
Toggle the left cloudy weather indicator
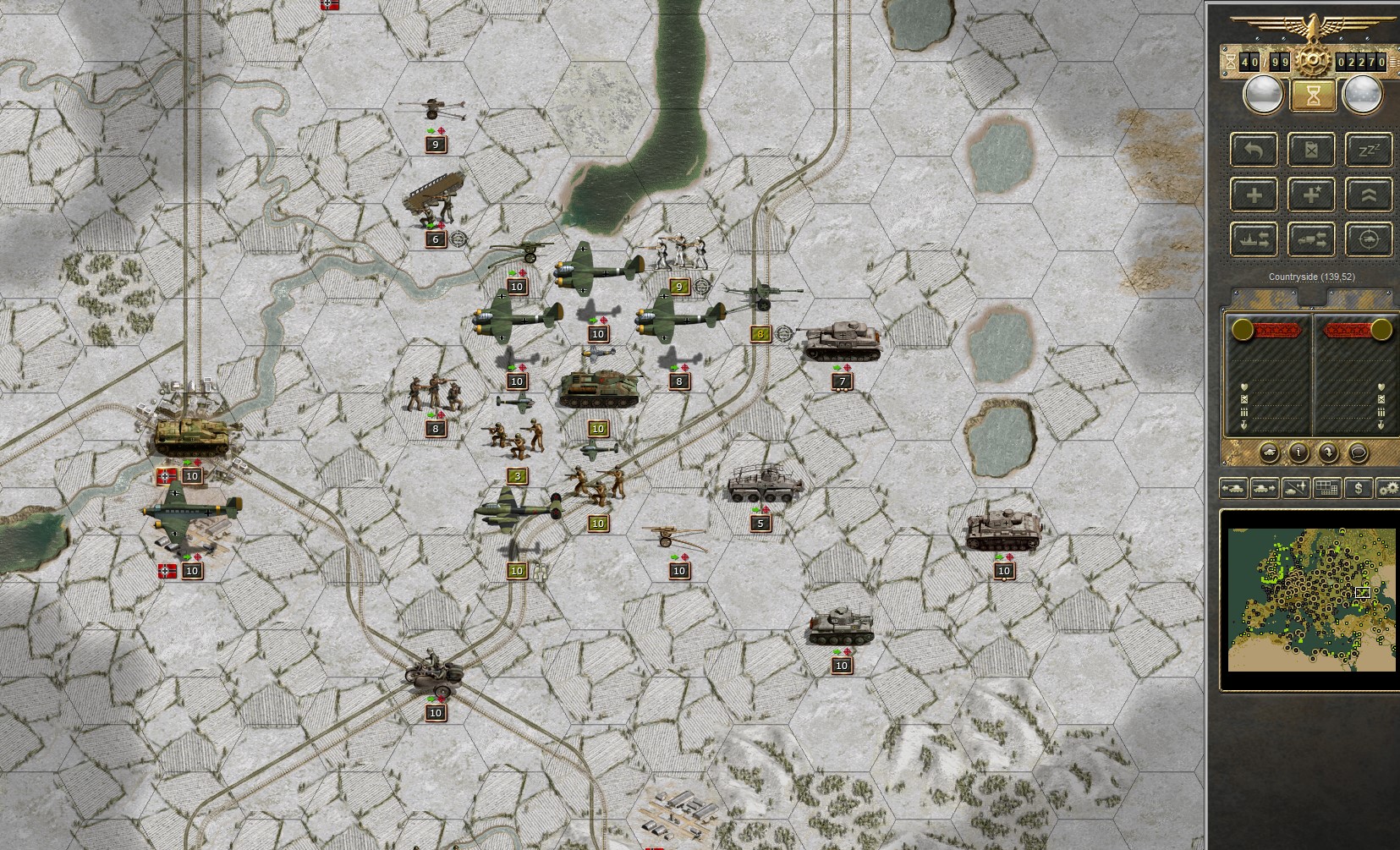coord(1264,95)
